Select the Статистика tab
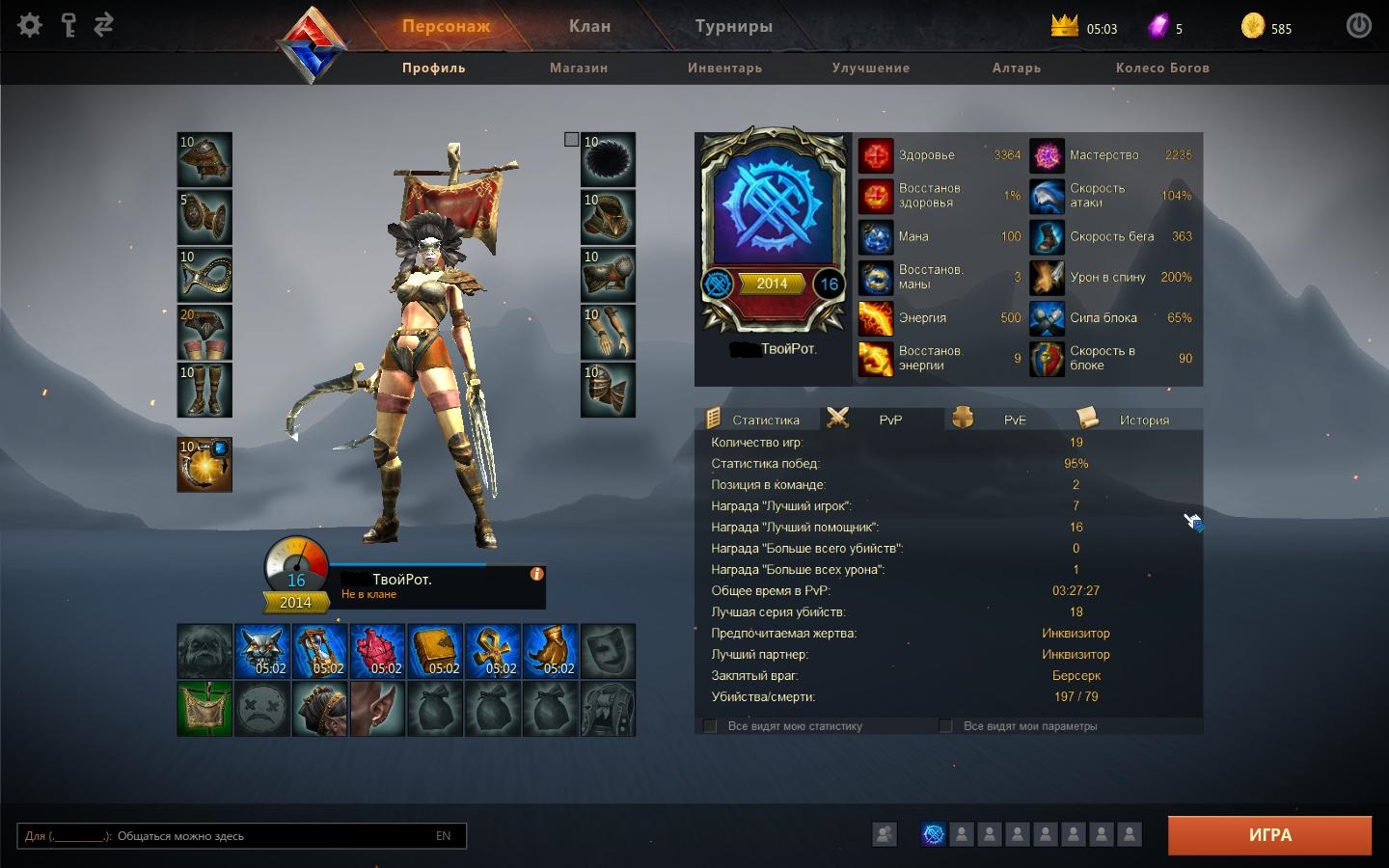Viewport: 1389px width, 868px height. 765,420
